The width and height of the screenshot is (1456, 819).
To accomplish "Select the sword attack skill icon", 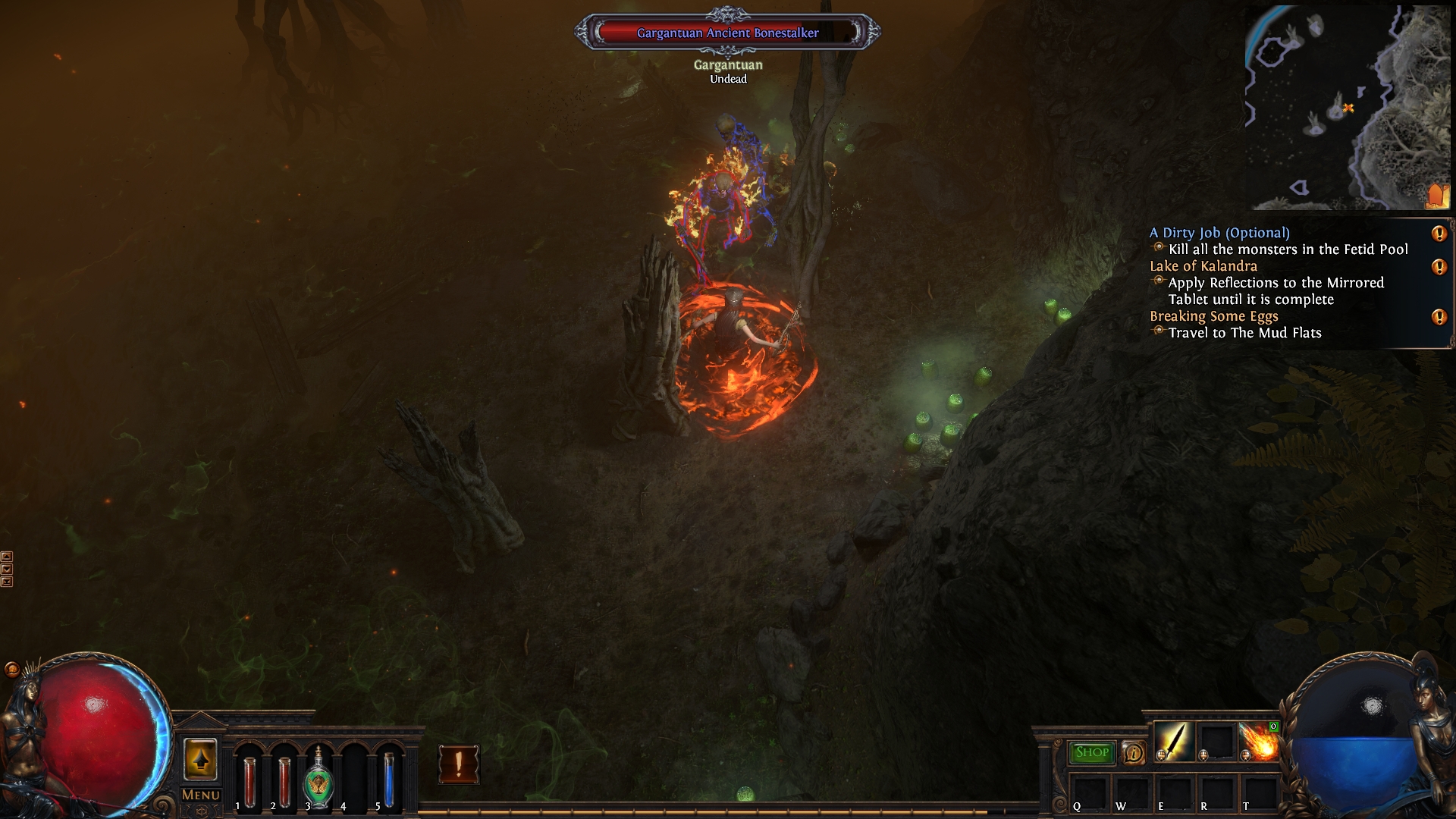I will tap(1173, 742).
